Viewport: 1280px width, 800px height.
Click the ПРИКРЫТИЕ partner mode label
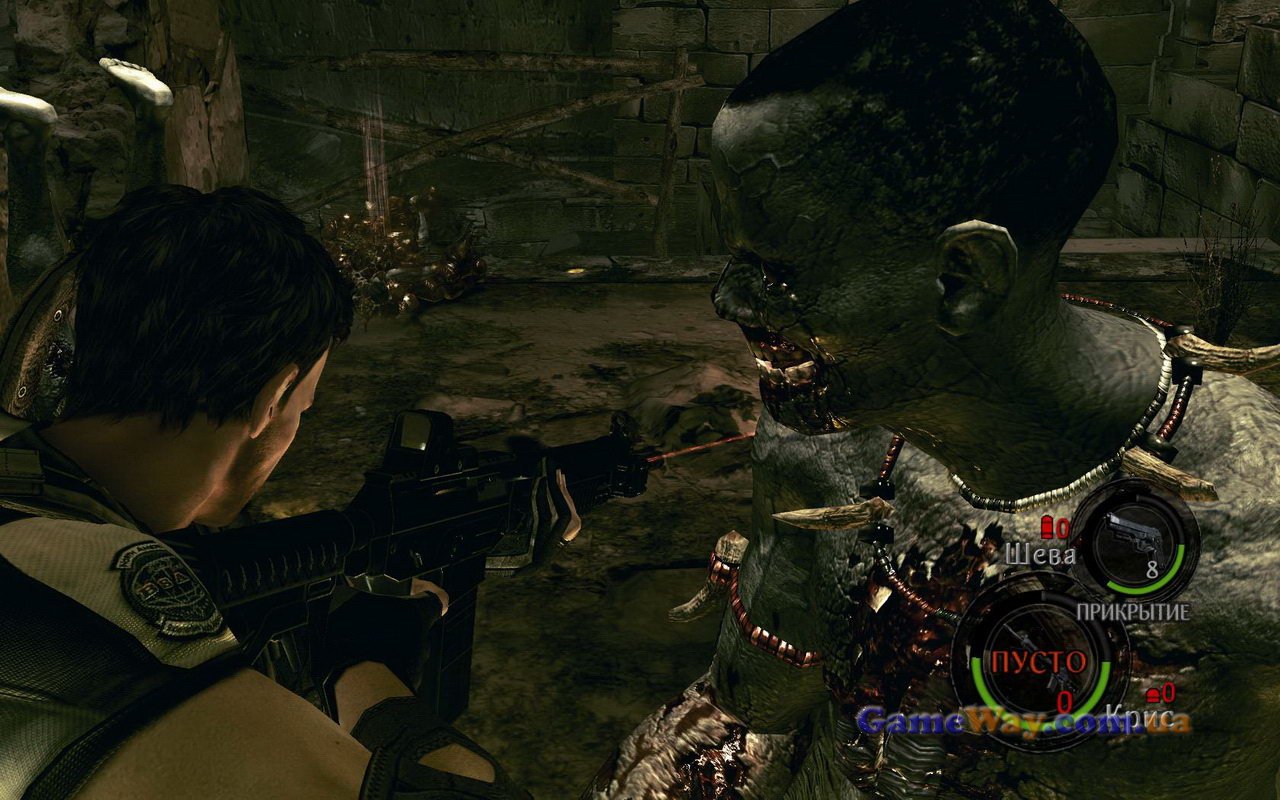(1132, 611)
